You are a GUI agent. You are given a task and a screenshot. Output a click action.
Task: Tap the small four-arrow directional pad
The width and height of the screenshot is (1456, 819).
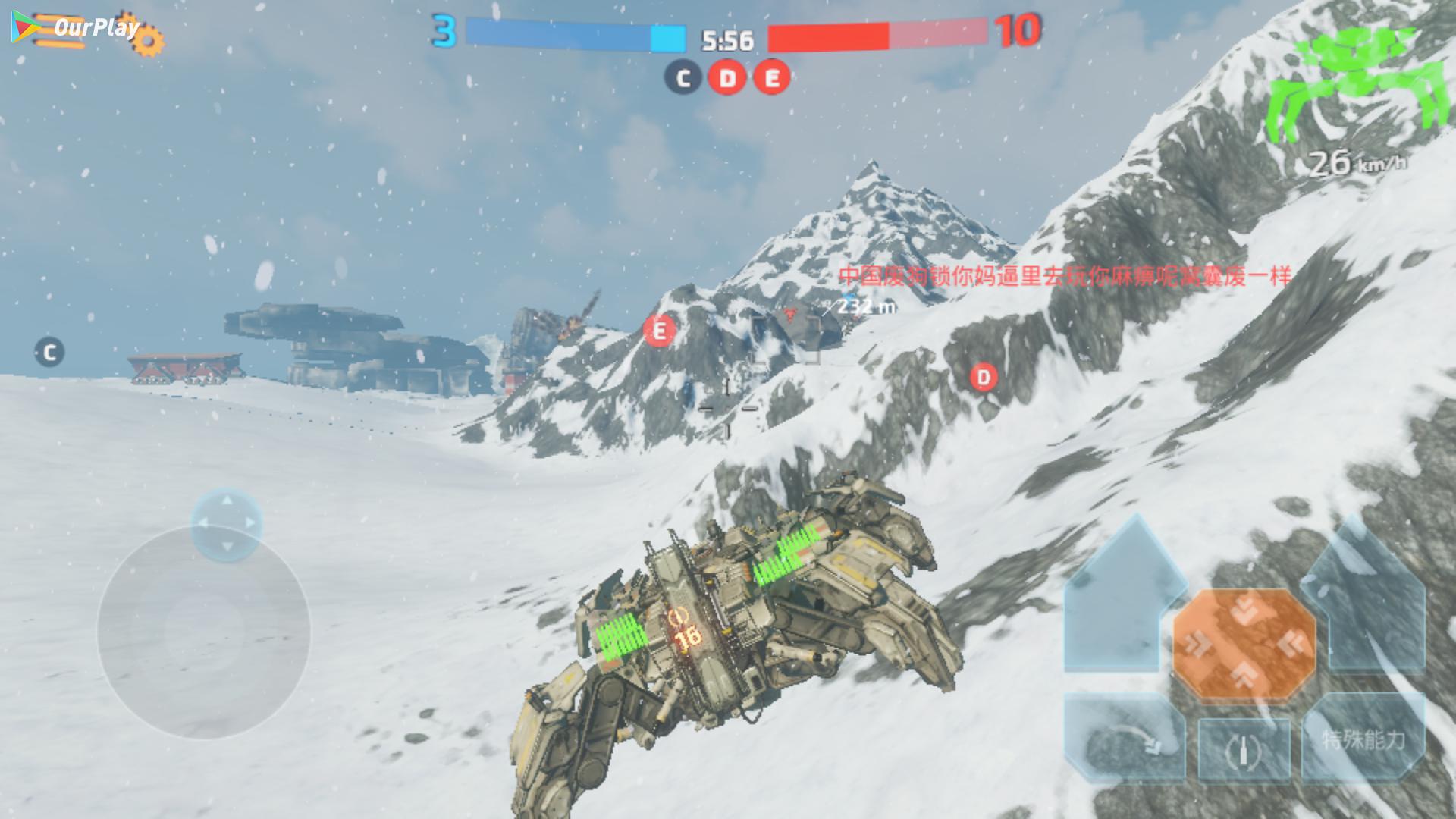coord(226,524)
